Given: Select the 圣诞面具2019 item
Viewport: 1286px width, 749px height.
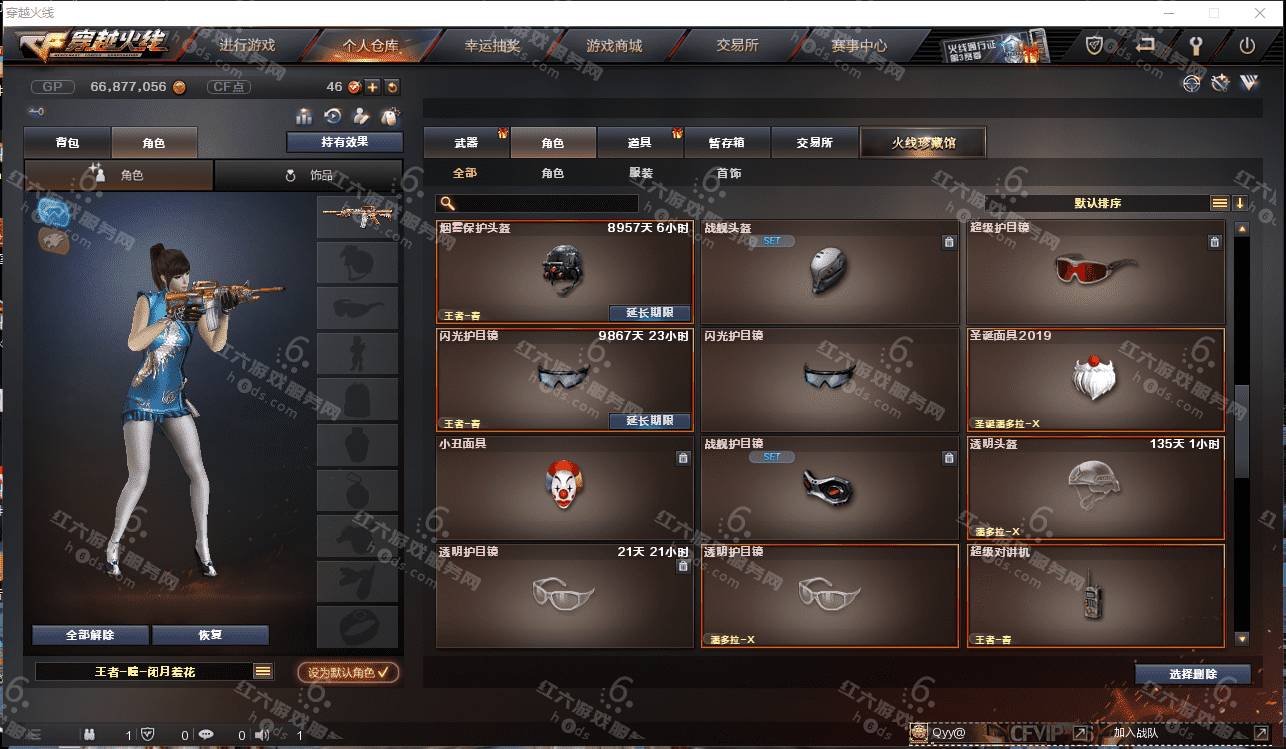Looking at the screenshot, I should pos(1095,379).
